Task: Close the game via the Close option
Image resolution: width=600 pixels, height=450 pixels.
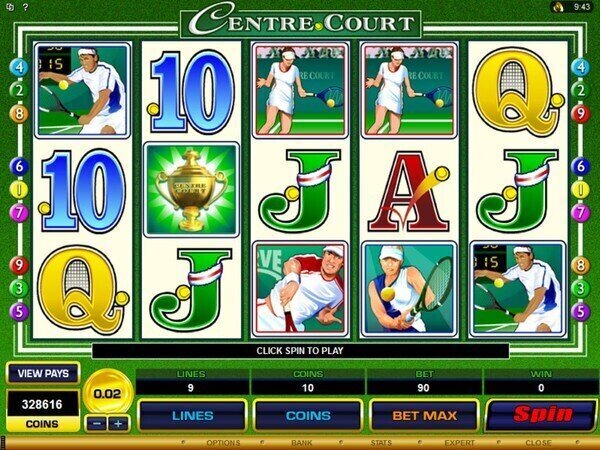Action: tap(538, 442)
